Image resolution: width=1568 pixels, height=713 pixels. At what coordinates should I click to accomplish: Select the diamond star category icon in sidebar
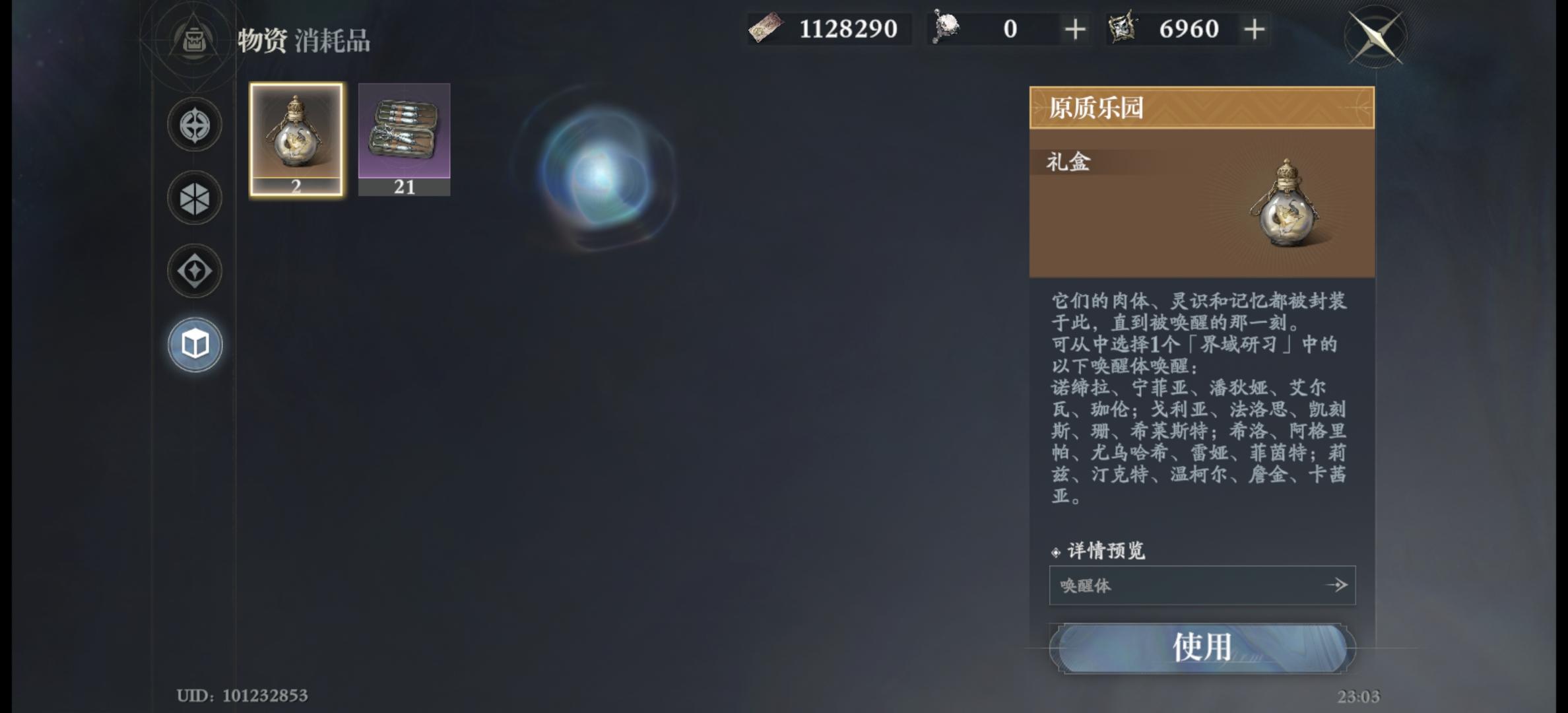click(x=193, y=271)
